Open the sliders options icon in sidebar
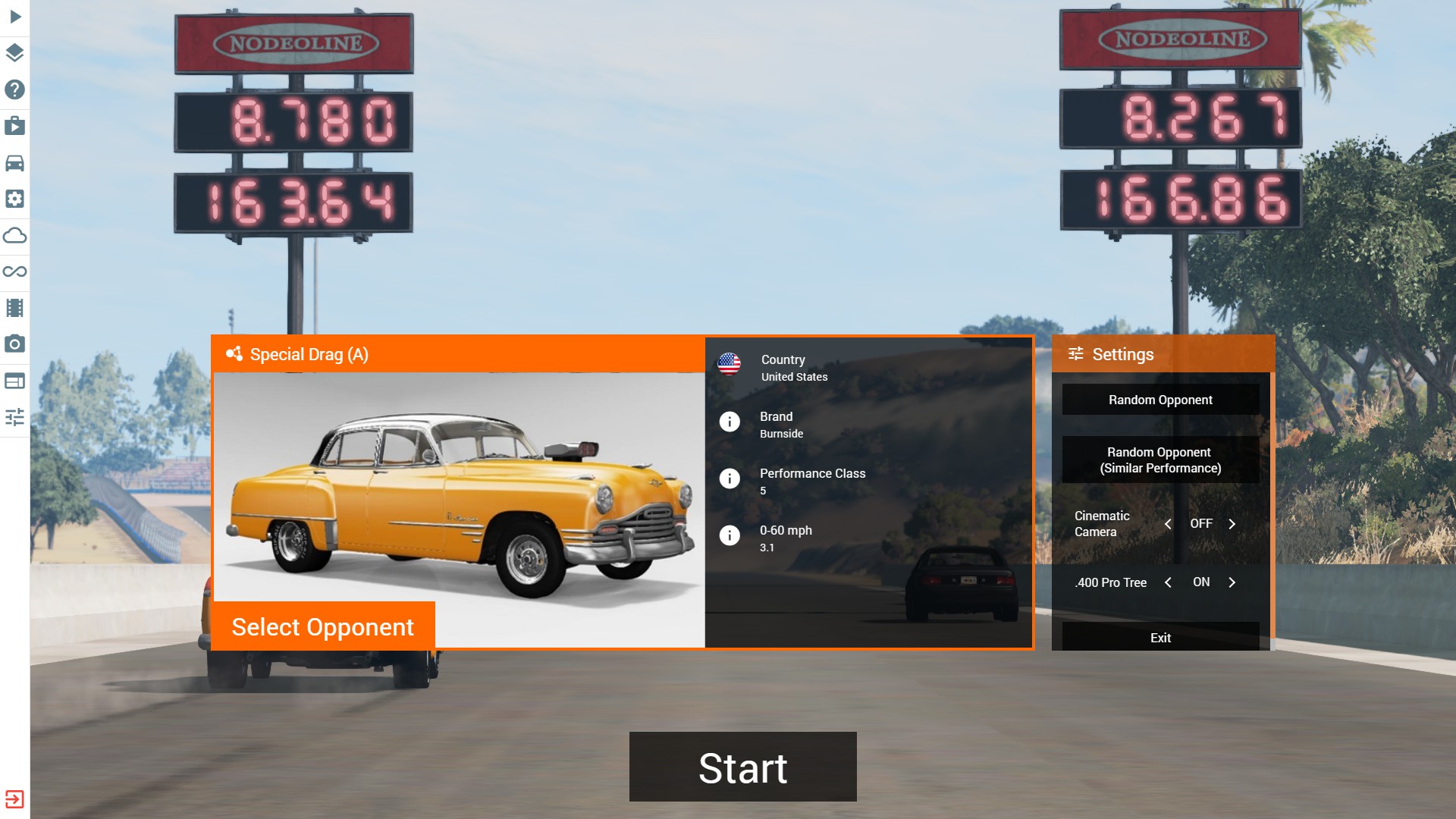Viewport: 1456px width, 819px height. [x=15, y=417]
